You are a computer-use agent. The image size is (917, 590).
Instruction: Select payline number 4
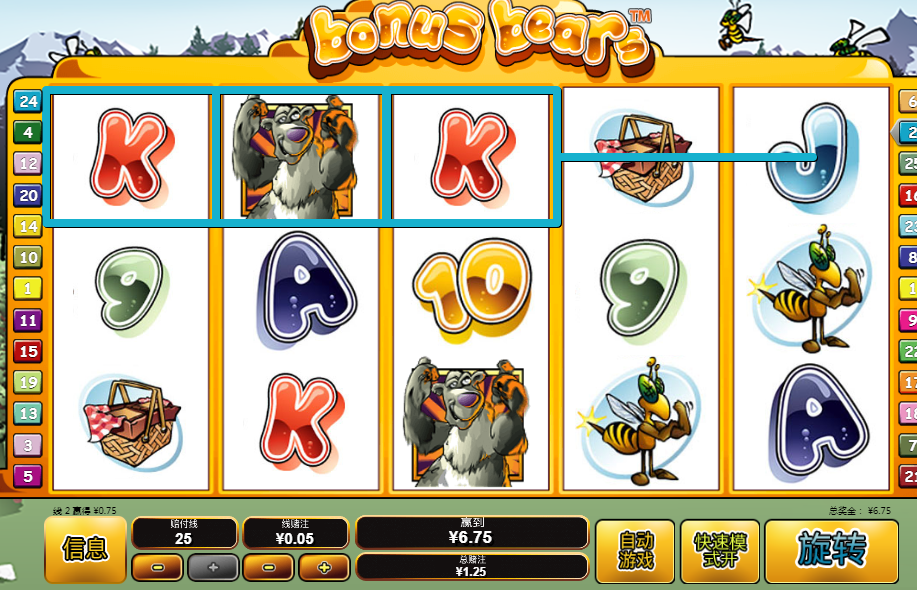[x=27, y=132]
